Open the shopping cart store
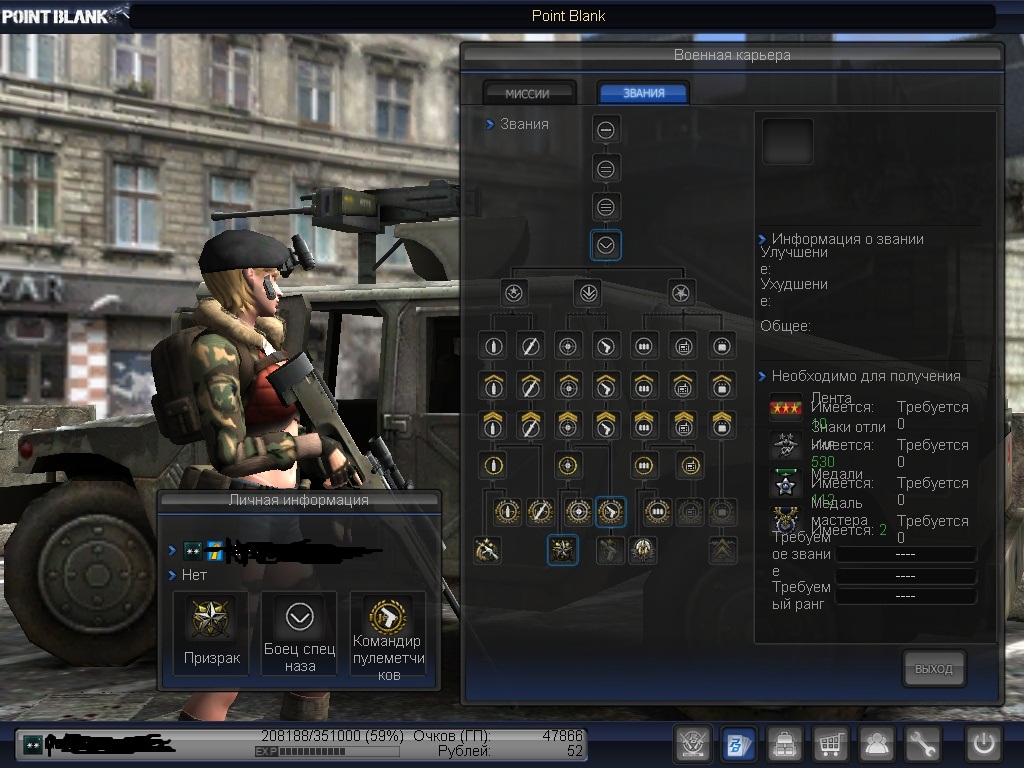The width and height of the screenshot is (1024, 768). tap(830, 744)
